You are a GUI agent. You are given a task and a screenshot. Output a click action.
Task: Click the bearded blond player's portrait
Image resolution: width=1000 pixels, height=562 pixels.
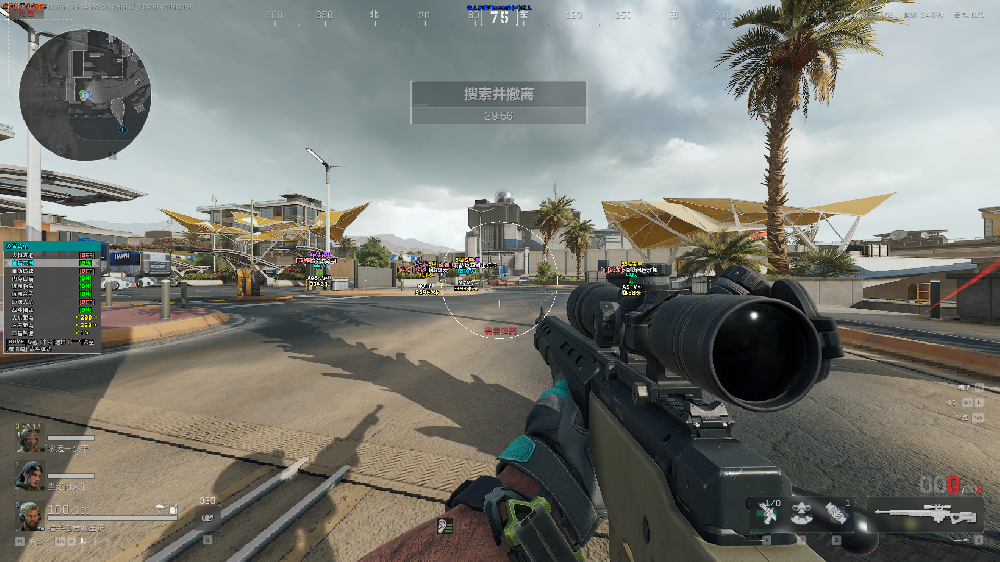[31, 515]
